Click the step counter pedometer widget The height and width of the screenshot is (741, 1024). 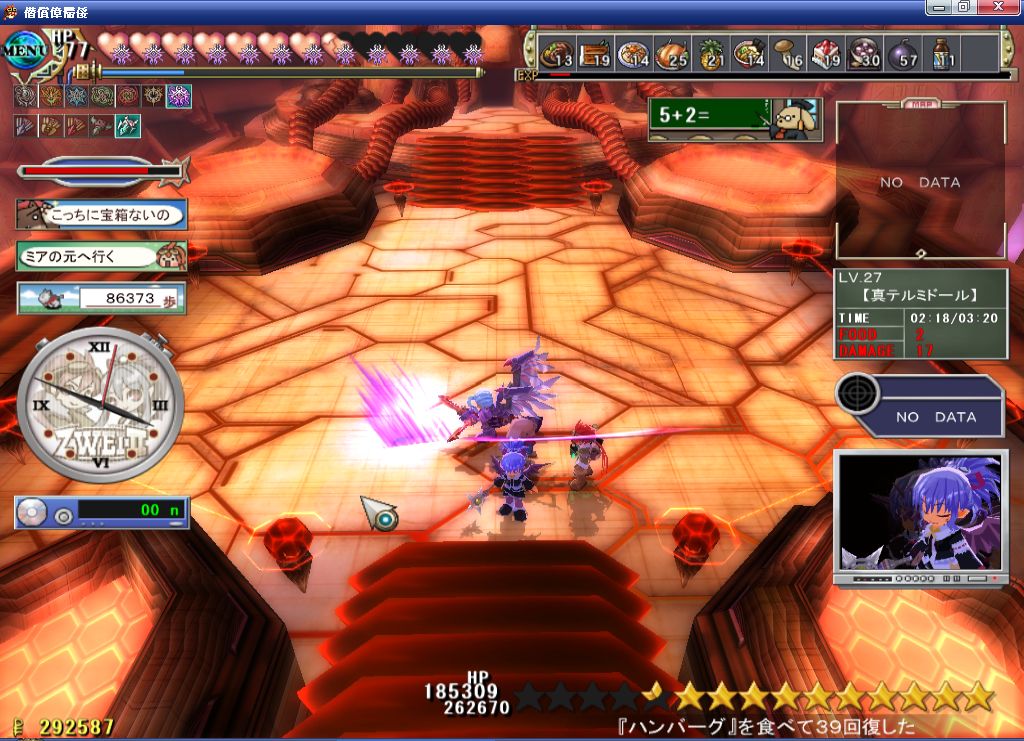tap(100, 298)
